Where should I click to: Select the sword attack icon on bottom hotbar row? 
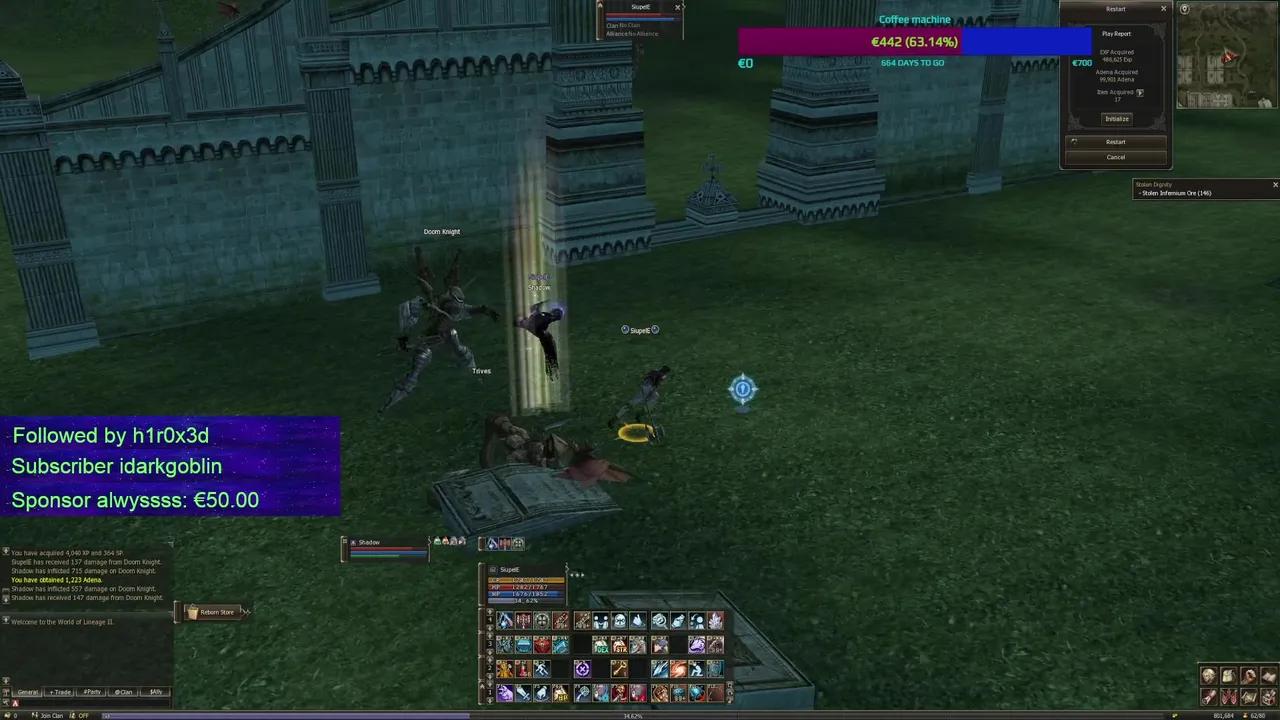(x=524, y=693)
